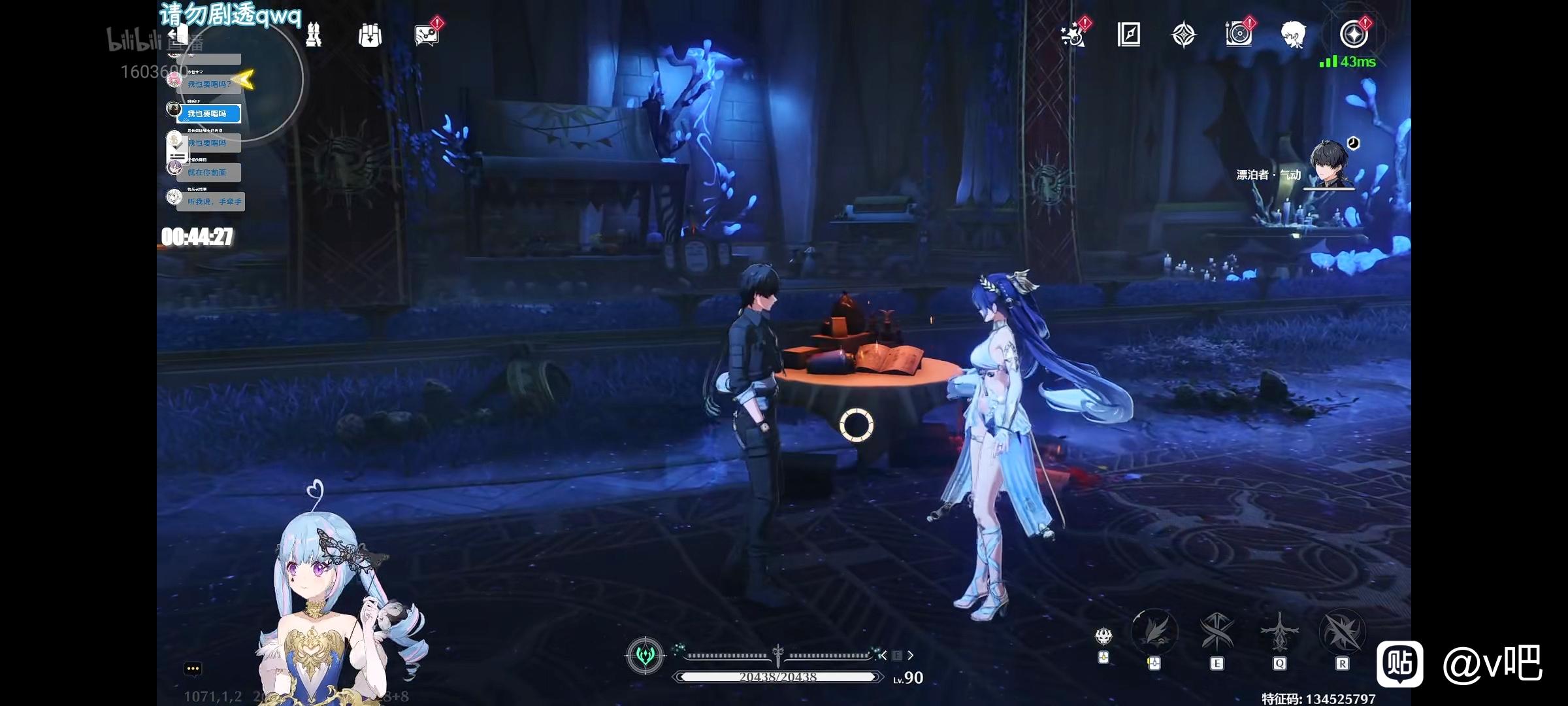Open the round star terminal menu icon

pyautogui.click(x=1354, y=34)
